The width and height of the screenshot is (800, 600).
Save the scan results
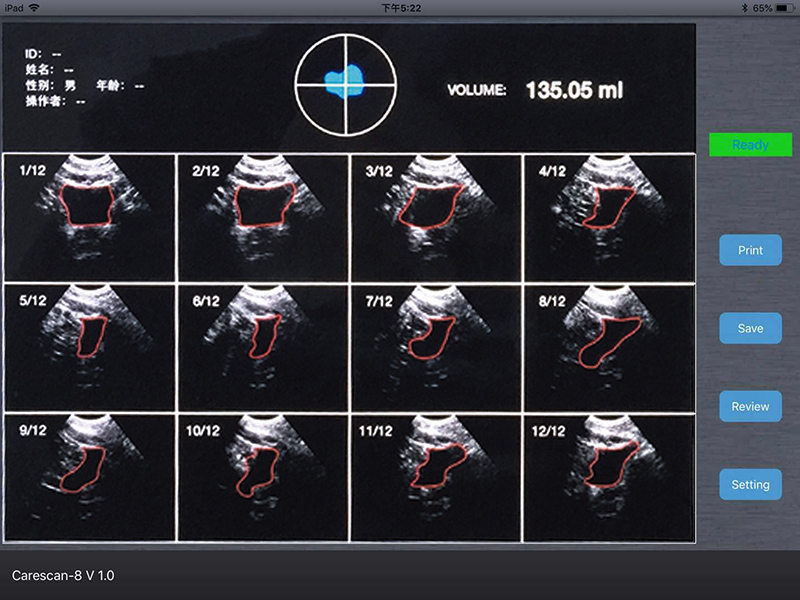(750, 328)
